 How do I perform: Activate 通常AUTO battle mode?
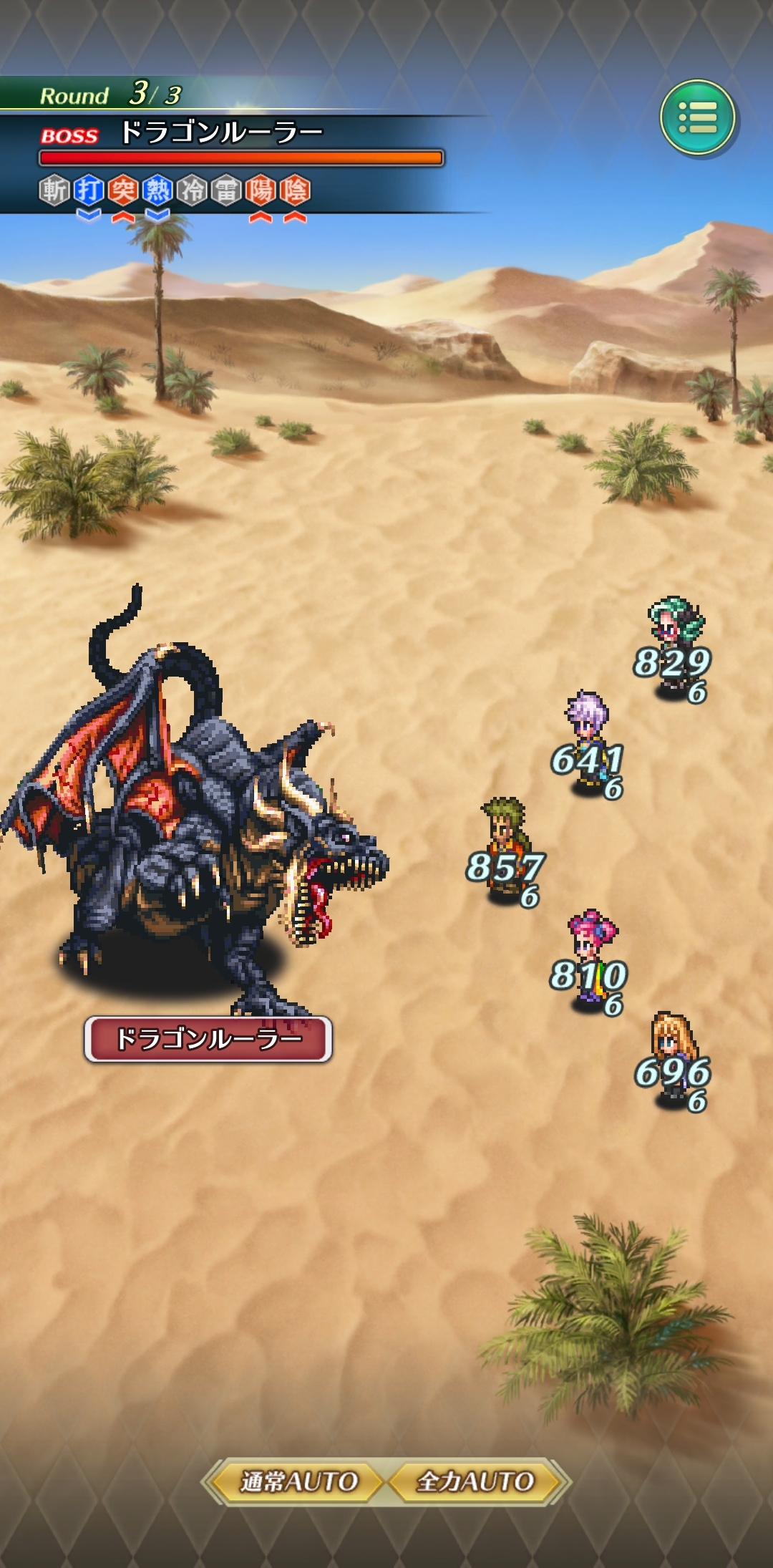click(298, 1481)
